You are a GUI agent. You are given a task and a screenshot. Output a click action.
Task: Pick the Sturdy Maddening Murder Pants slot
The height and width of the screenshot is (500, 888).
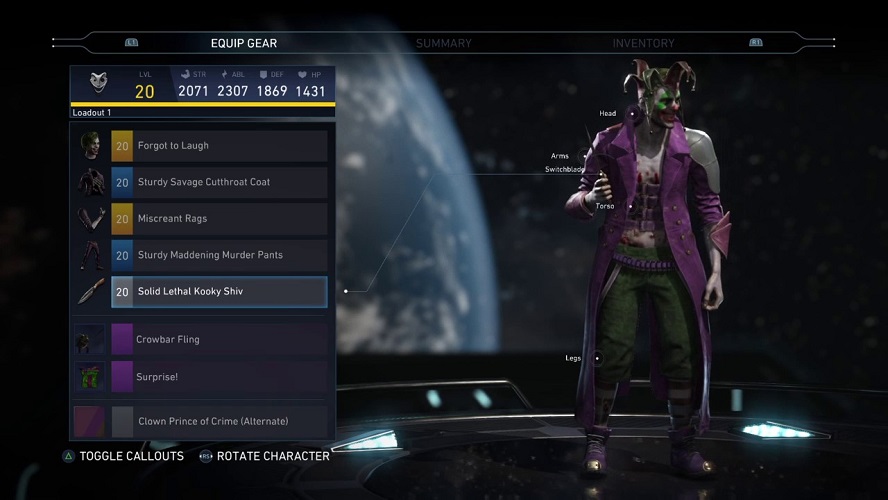pyautogui.click(x=218, y=255)
